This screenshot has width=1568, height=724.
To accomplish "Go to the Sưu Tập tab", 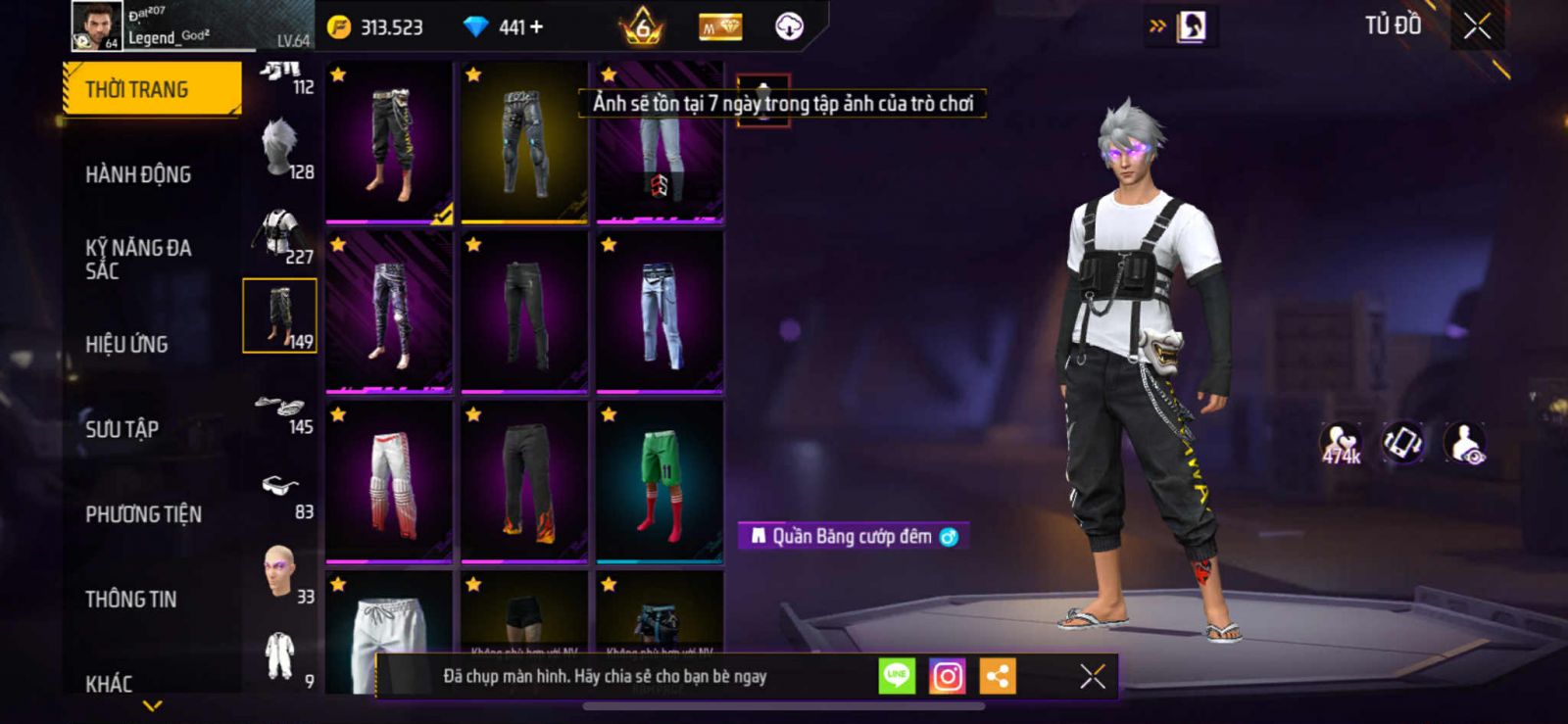I will (122, 428).
